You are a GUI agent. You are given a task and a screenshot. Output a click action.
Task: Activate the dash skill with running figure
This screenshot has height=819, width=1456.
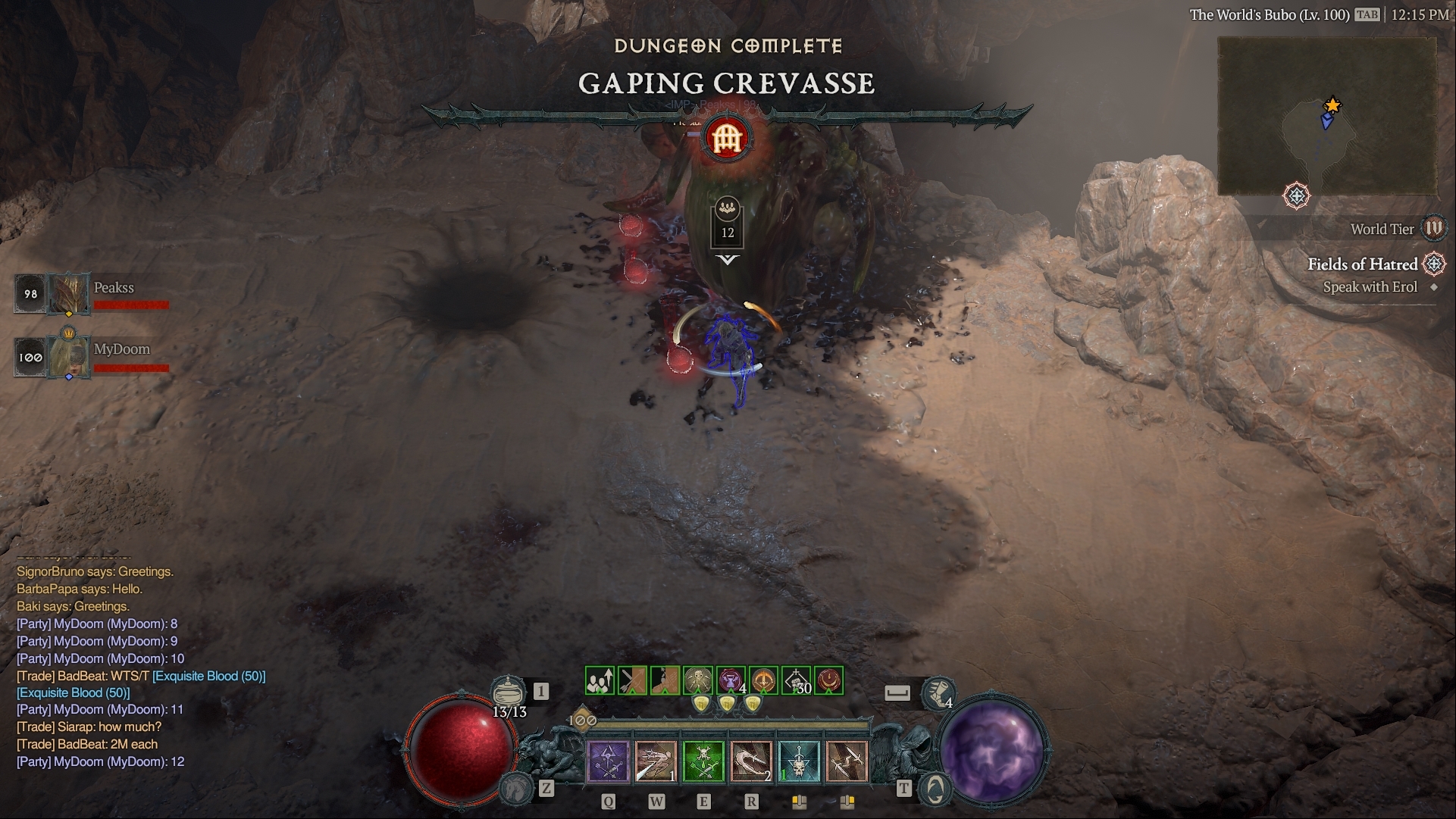(656, 761)
